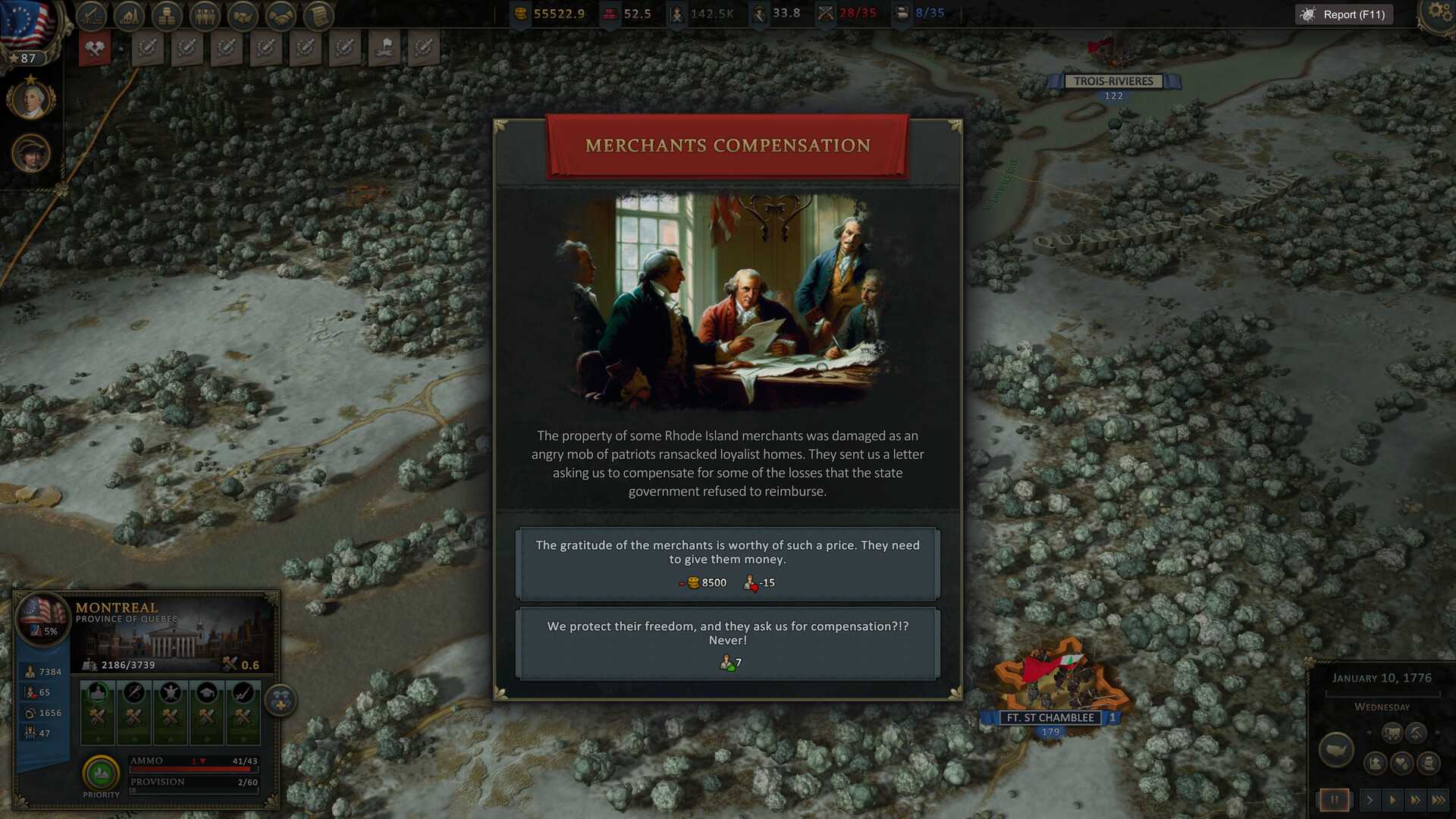Expand Montreal's church building slot
1456x819 pixels.
pyautogui.click(x=96, y=693)
